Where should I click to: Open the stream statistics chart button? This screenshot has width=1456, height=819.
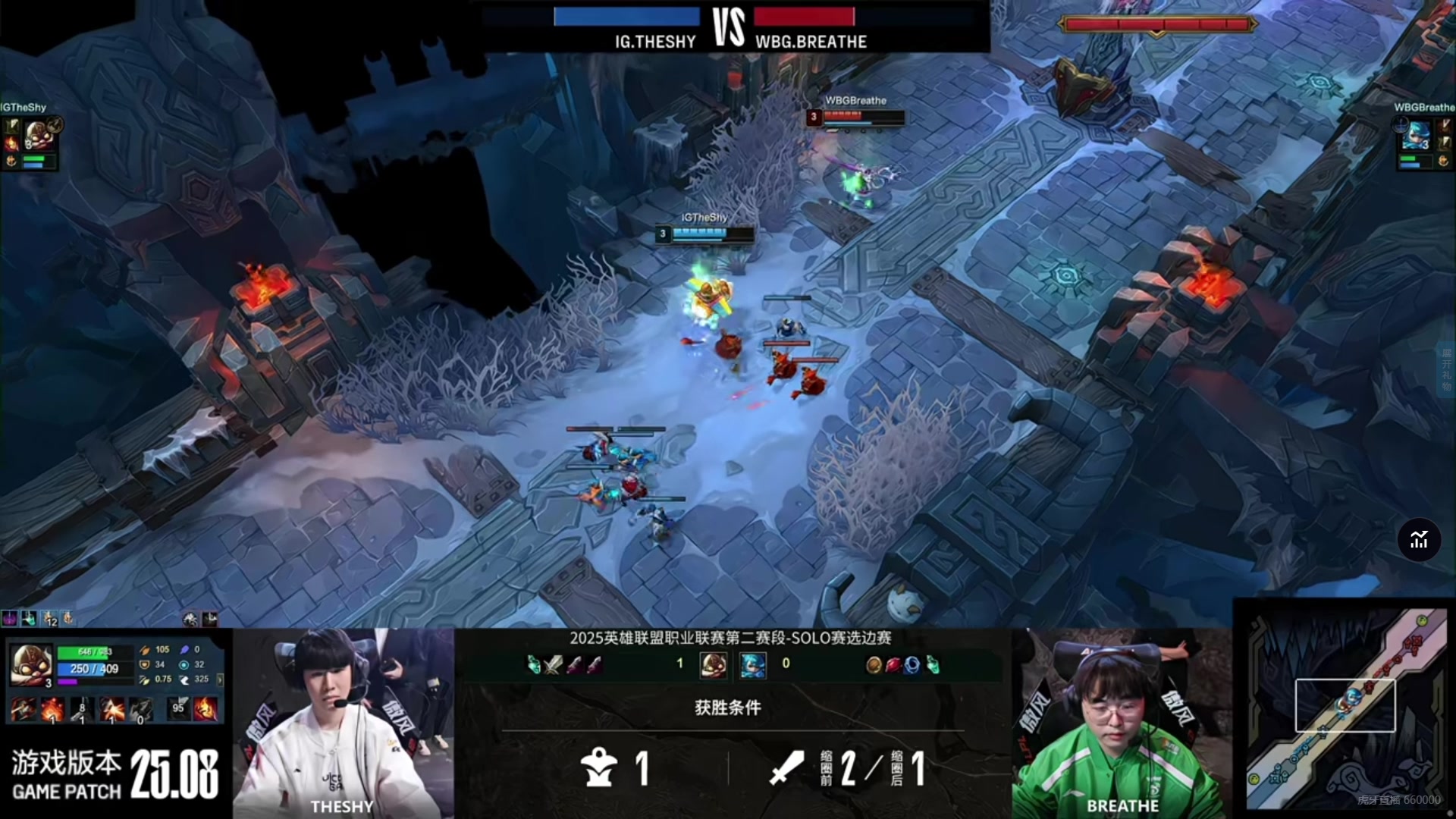click(x=1419, y=540)
